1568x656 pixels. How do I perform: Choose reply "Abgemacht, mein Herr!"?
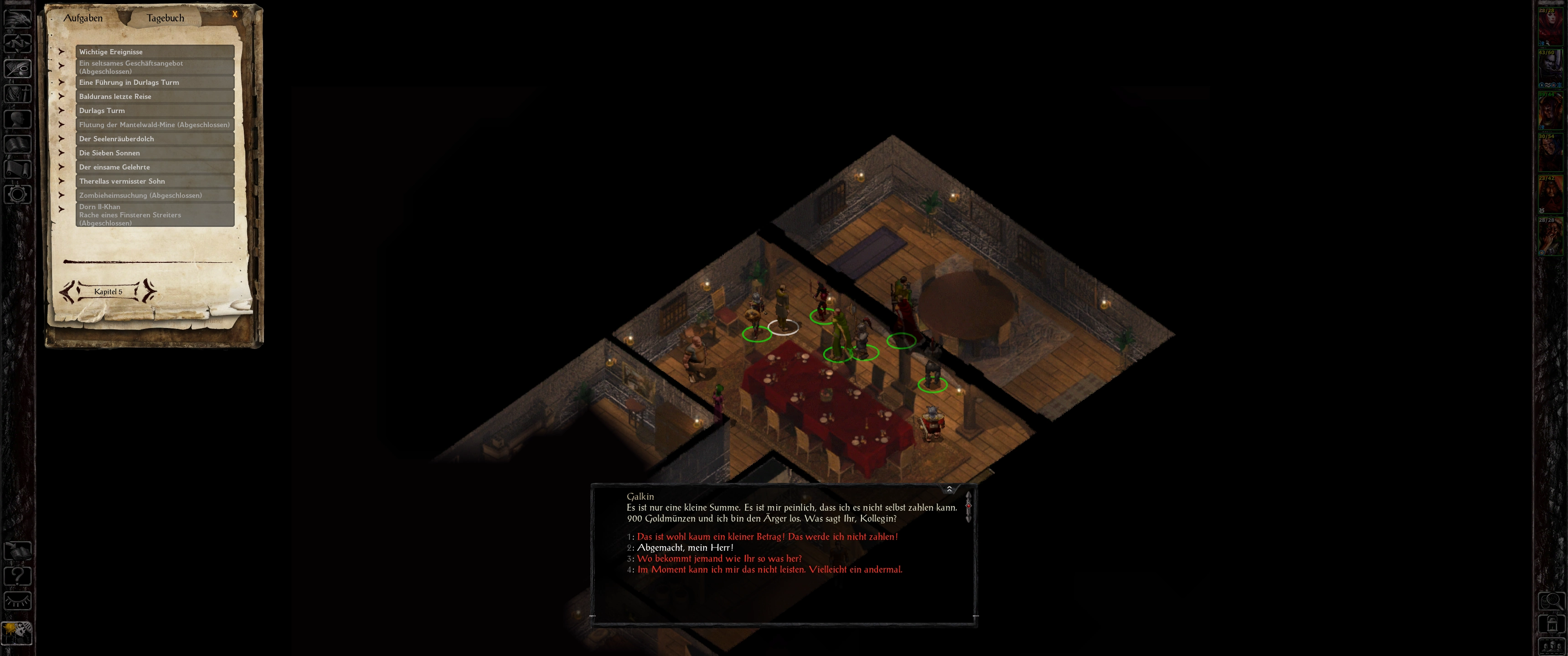[685, 548]
